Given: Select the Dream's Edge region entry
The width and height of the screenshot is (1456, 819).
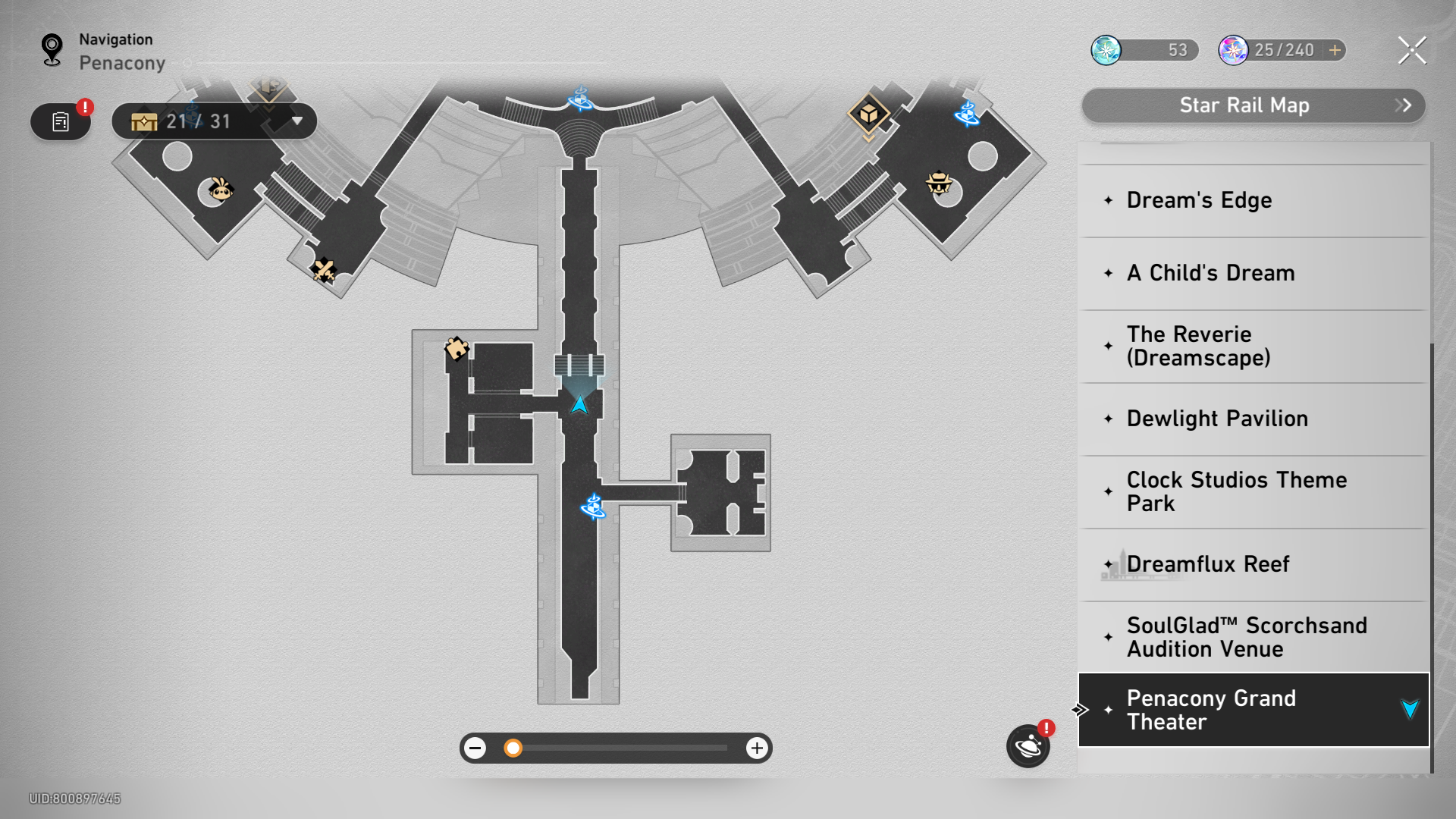Looking at the screenshot, I should coord(1198,200).
